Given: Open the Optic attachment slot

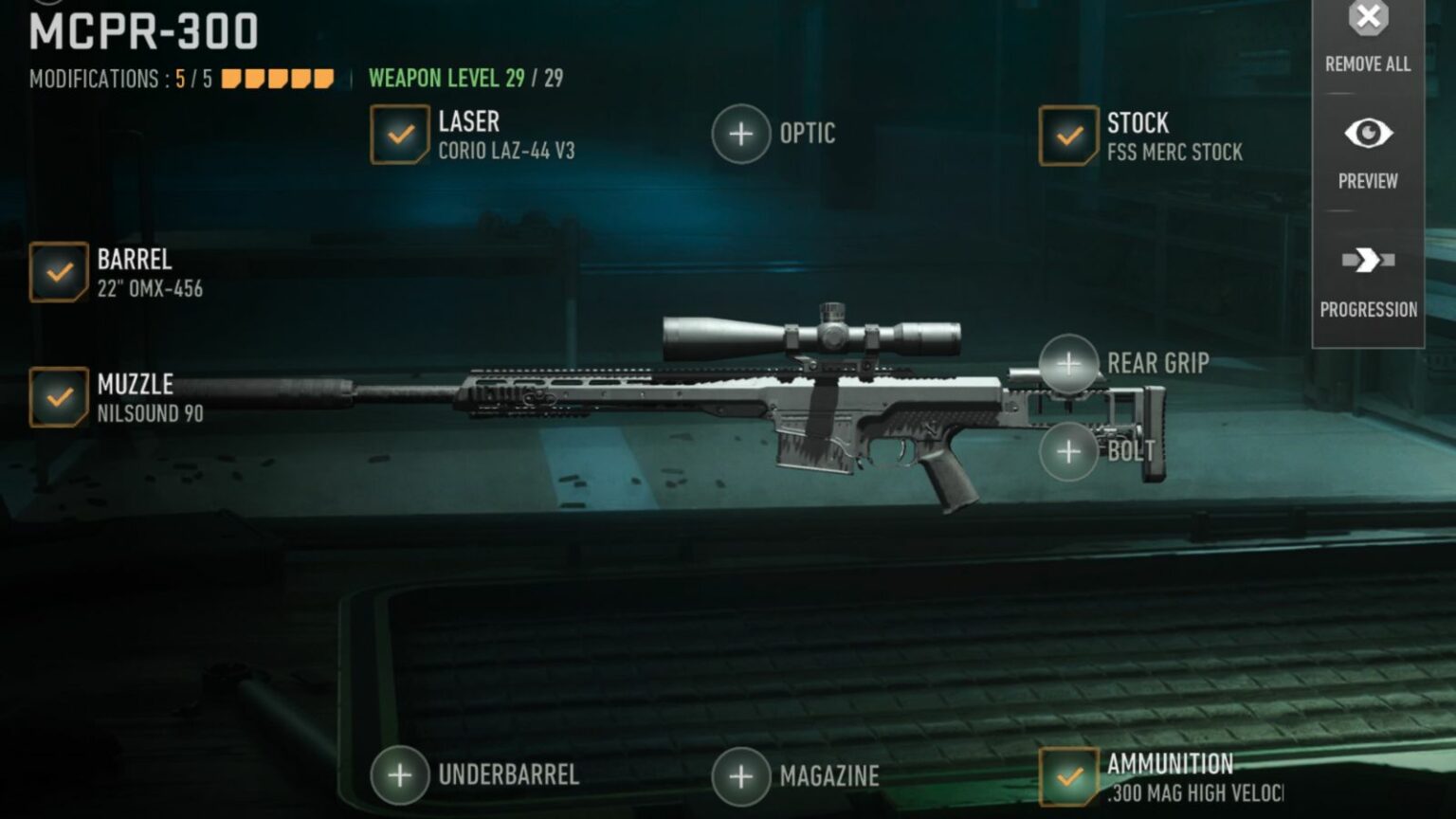Looking at the screenshot, I should (742, 134).
